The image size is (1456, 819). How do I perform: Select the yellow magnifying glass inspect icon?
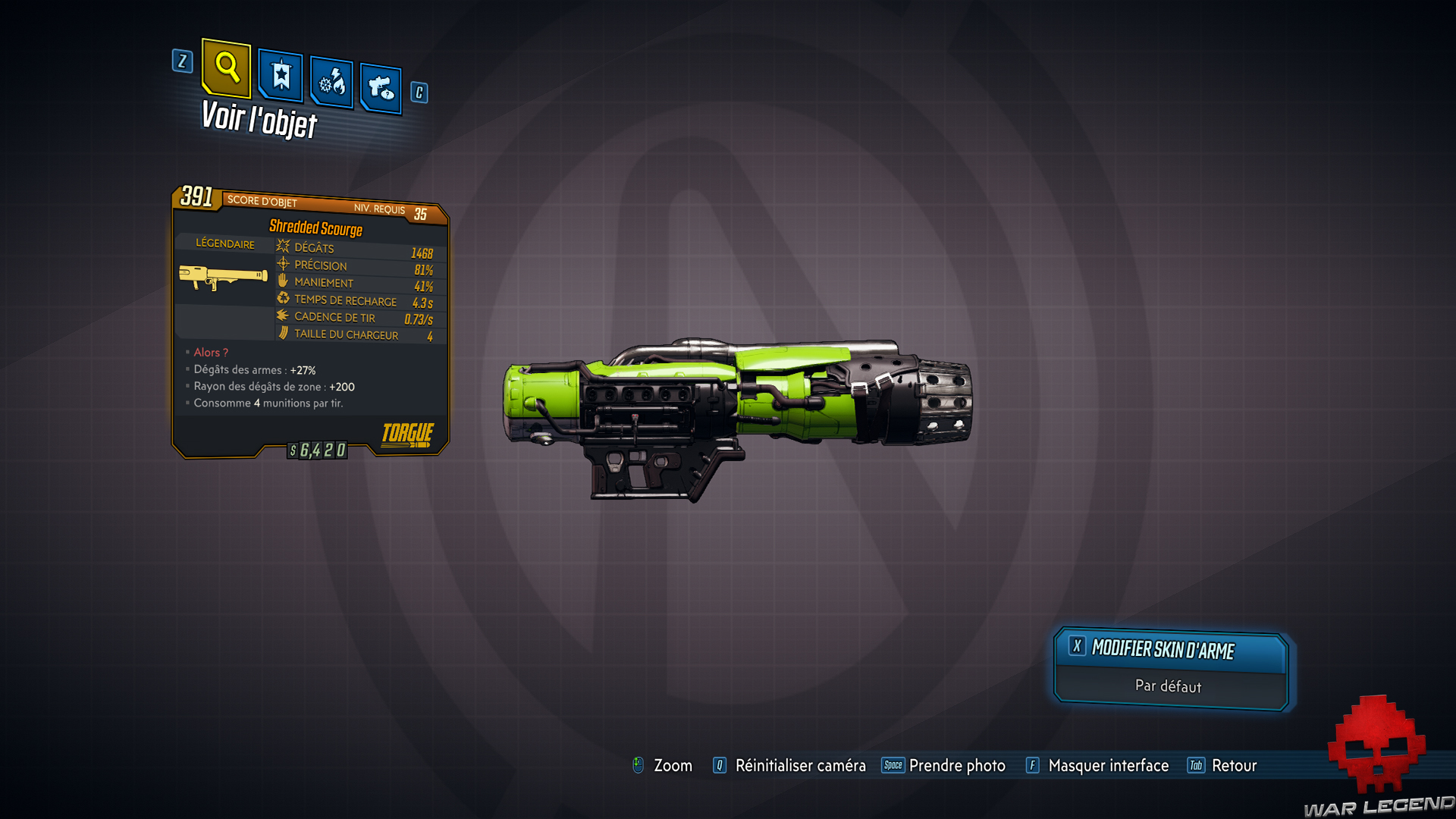pyautogui.click(x=225, y=70)
